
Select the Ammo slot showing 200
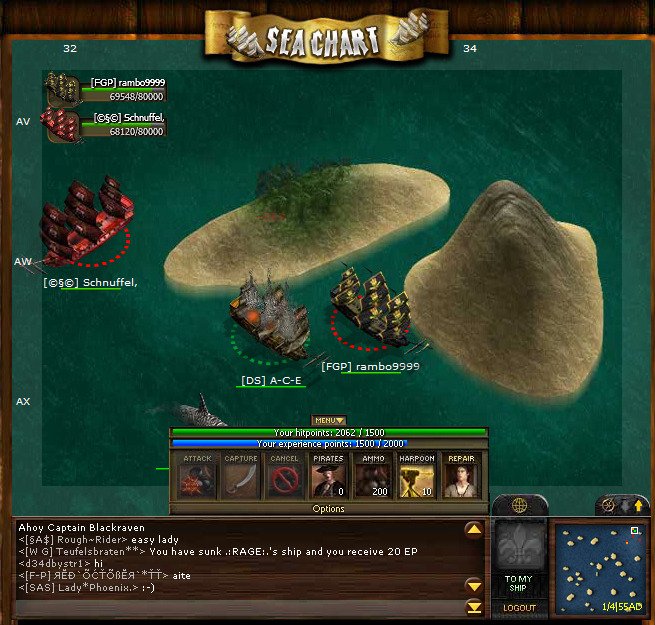tap(373, 475)
